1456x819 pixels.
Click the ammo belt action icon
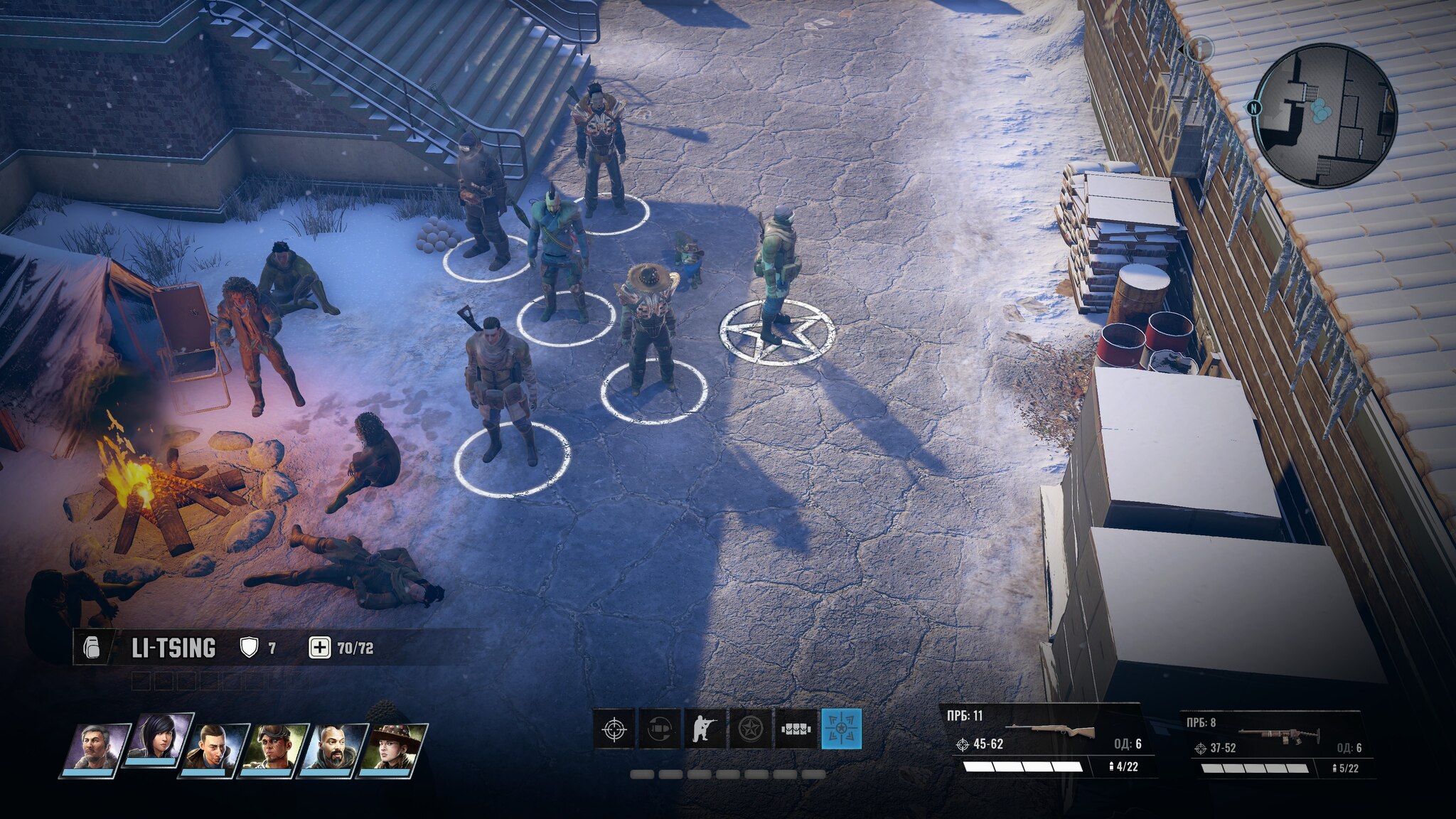(x=796, y=729)
